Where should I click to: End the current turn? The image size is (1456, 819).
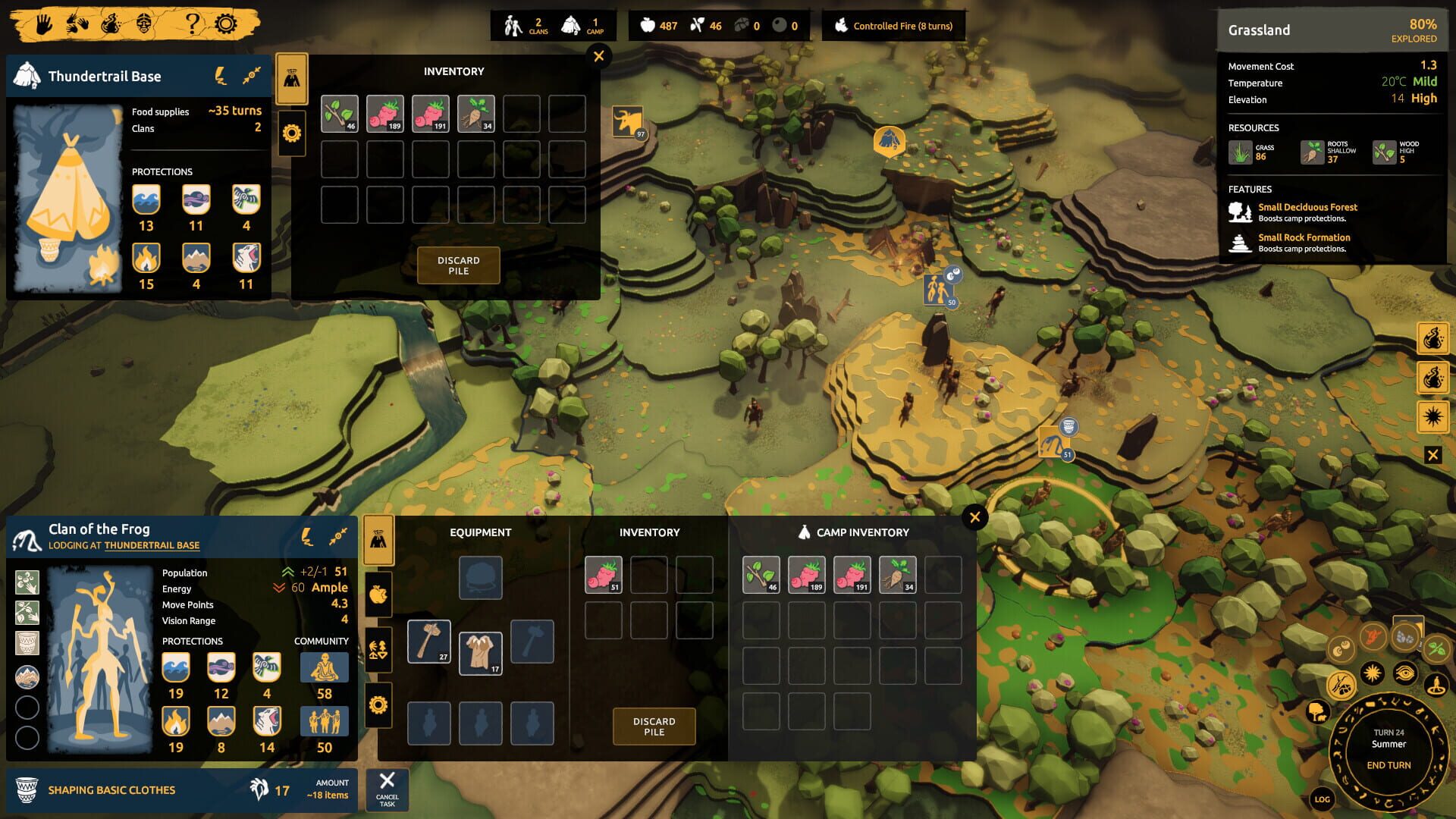pos(1389,765)
